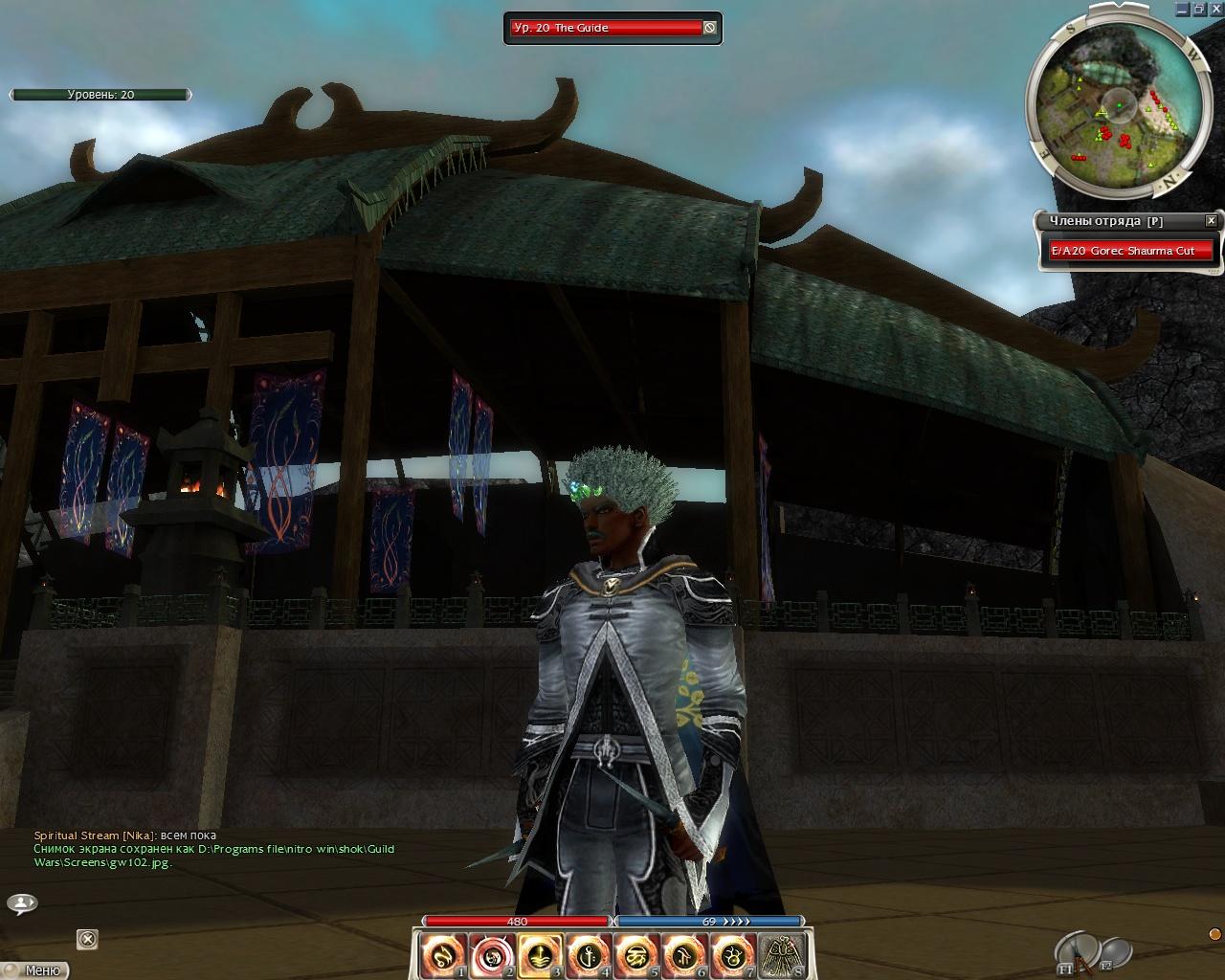Viewport: 1225px width, 980px height.
Task: Cancel the target using the bar's circle-slash button
Action: pos(709,28)
